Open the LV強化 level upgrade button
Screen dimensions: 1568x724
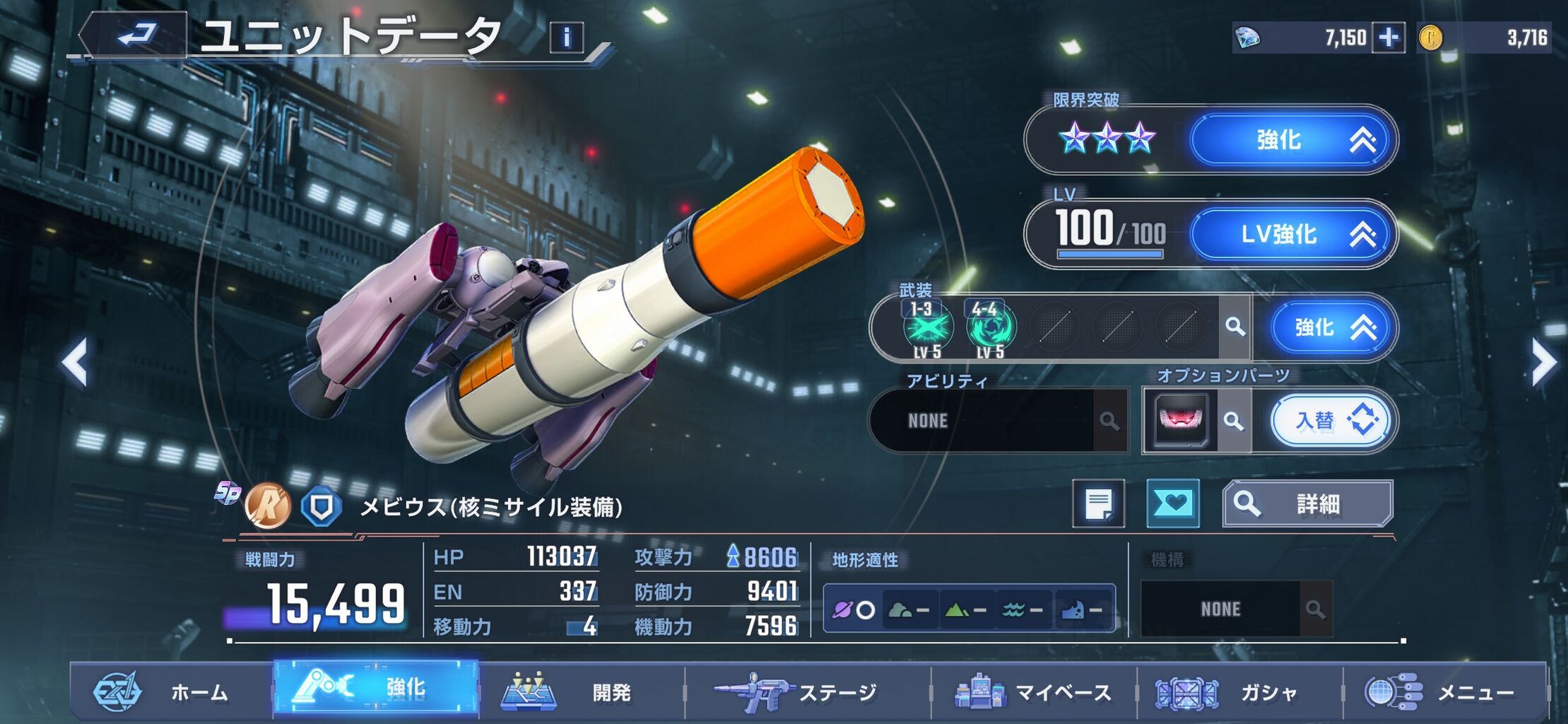pyautogui.click(x=1292, y=235)
